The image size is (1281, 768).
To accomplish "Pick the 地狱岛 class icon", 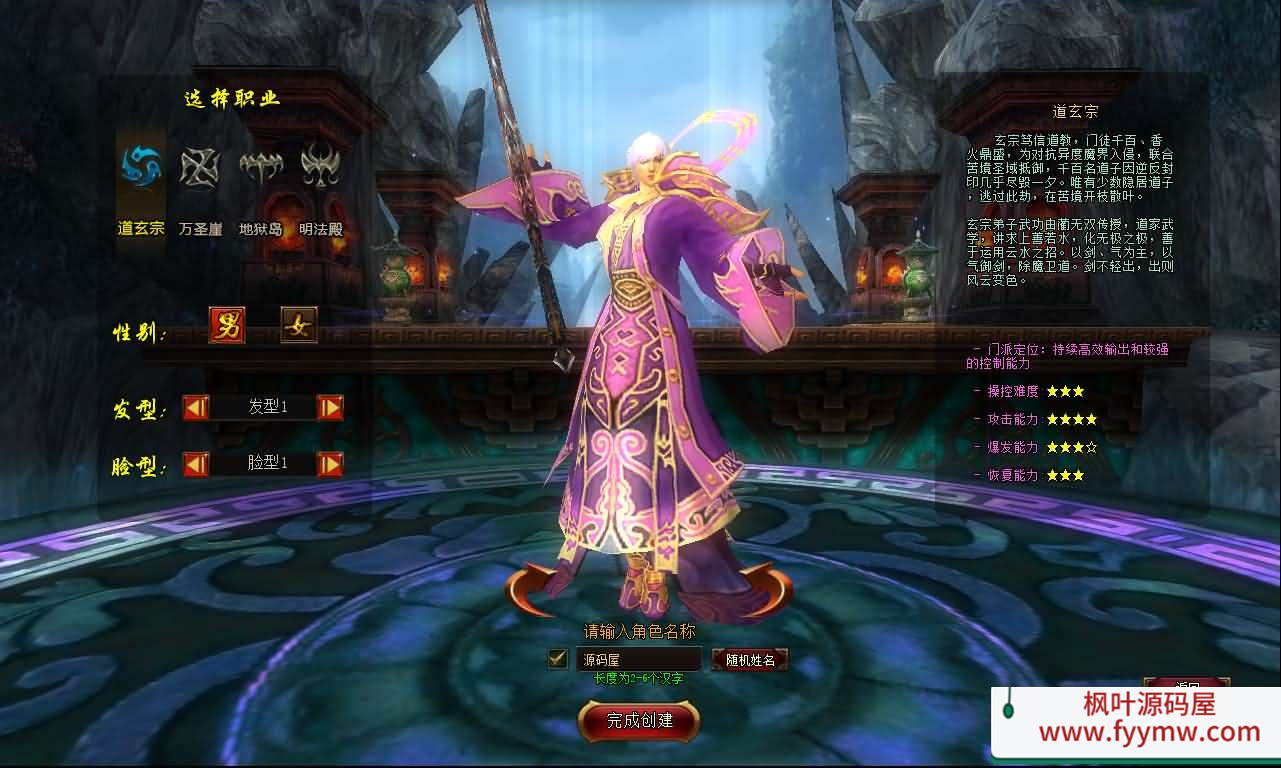I will pyautogui.click(x=260, y=166).
